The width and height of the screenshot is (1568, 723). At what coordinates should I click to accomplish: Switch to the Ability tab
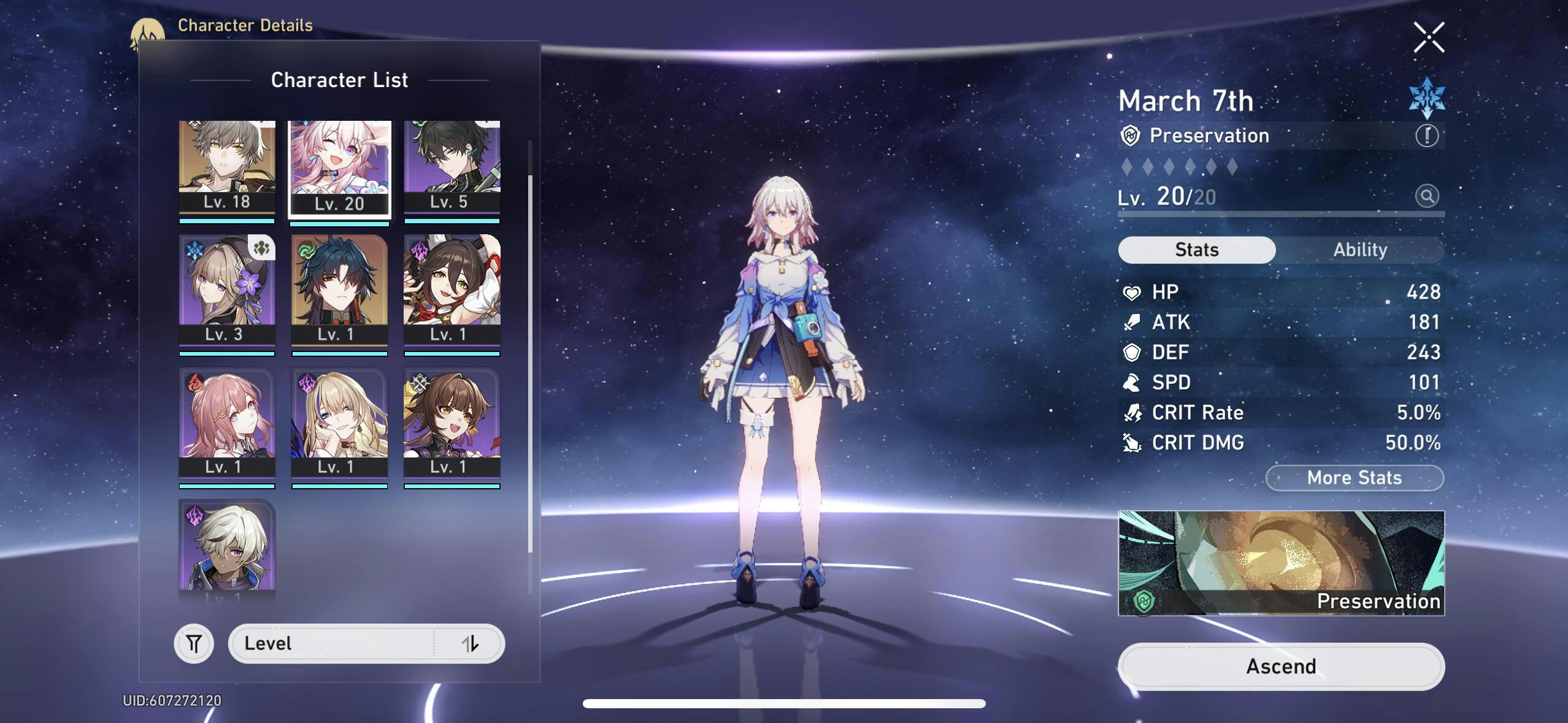(x=1359, y=250)
